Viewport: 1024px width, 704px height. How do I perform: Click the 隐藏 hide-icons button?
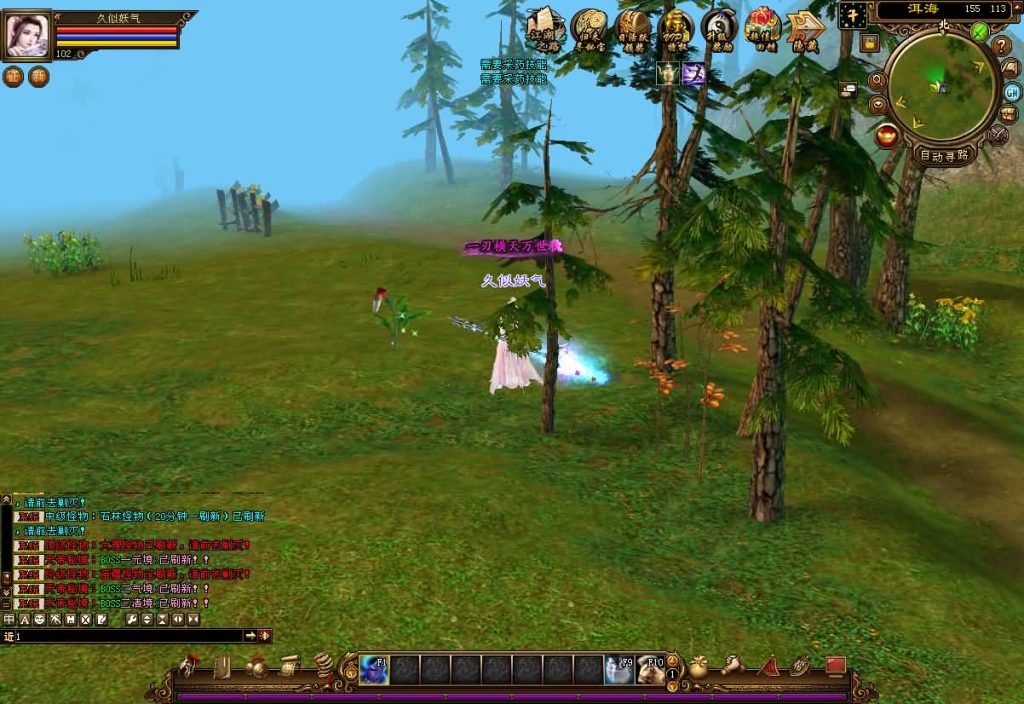point(804,28)
